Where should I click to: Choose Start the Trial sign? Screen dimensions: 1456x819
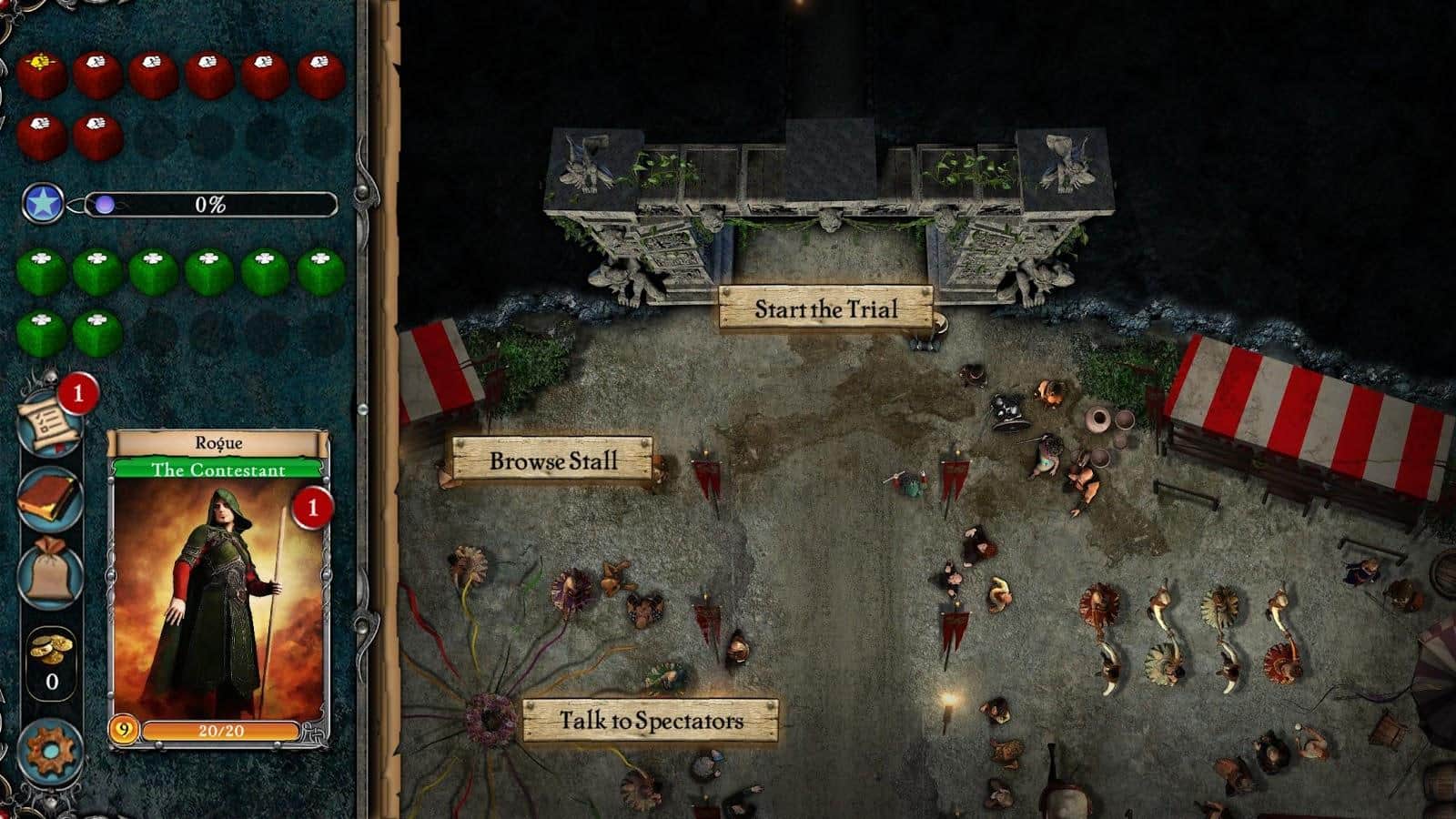[x=825, y=308]
